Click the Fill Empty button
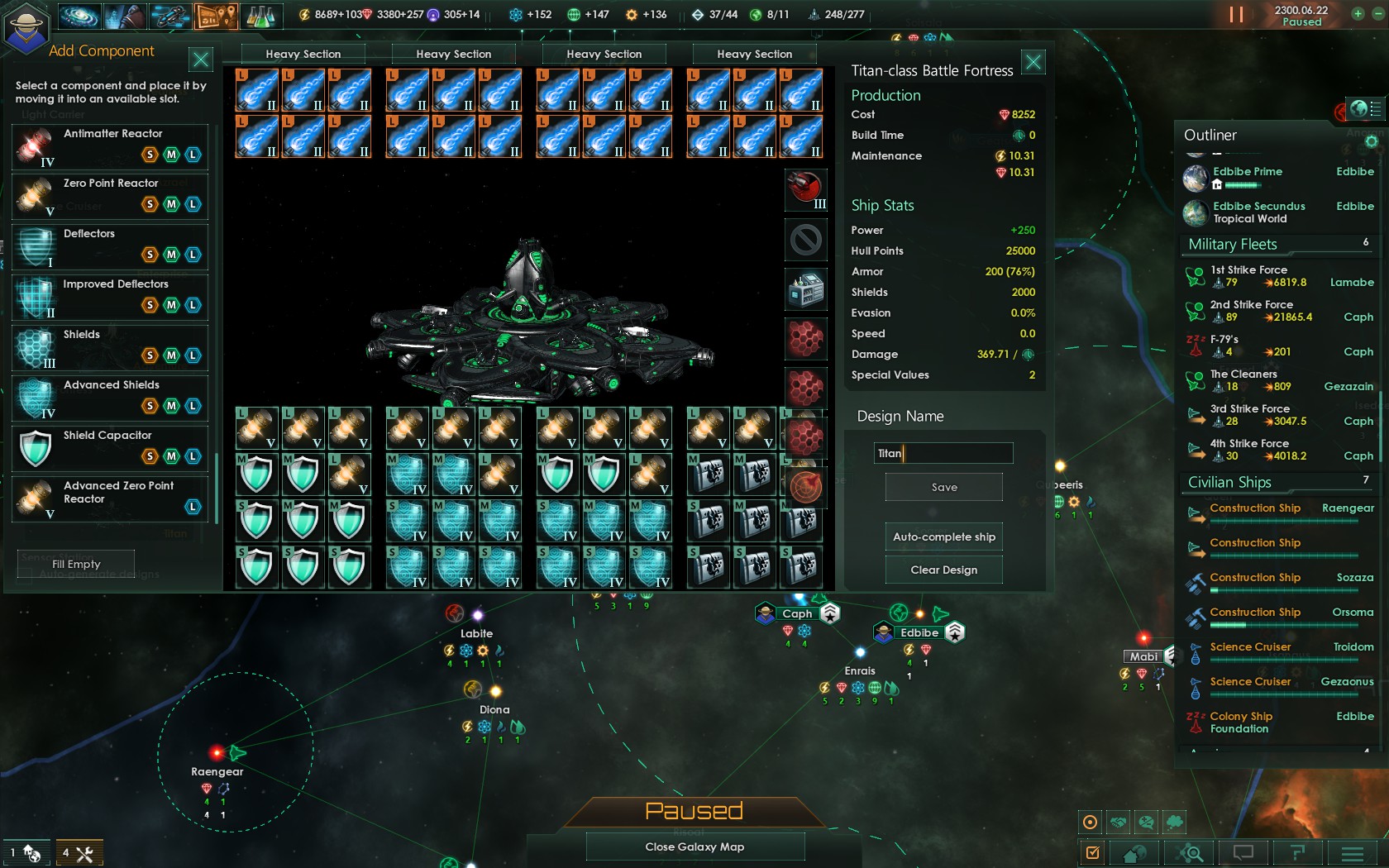Screen dimensions: 1389x868 pos(76,564)
